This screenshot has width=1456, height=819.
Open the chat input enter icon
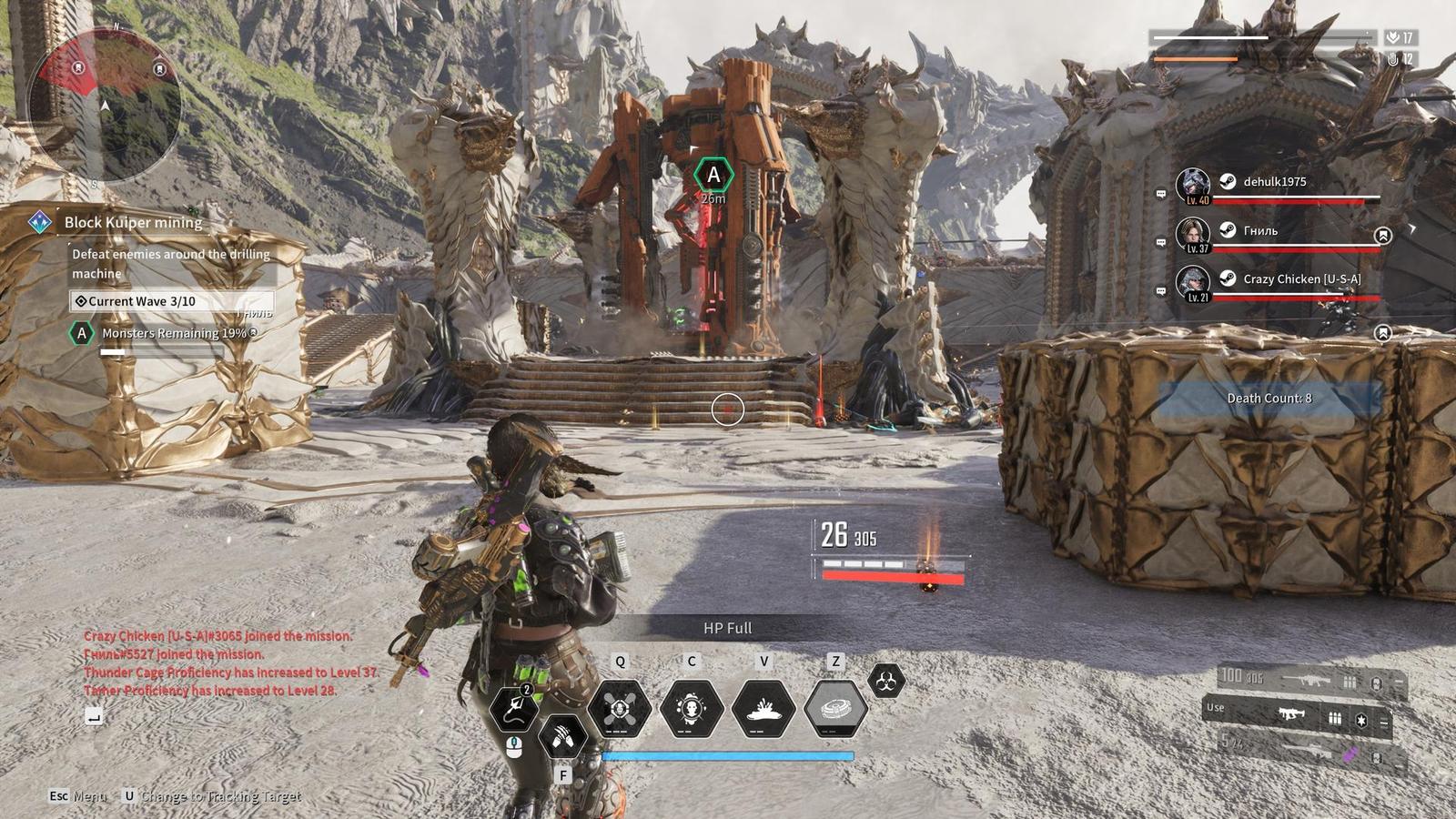94,717
